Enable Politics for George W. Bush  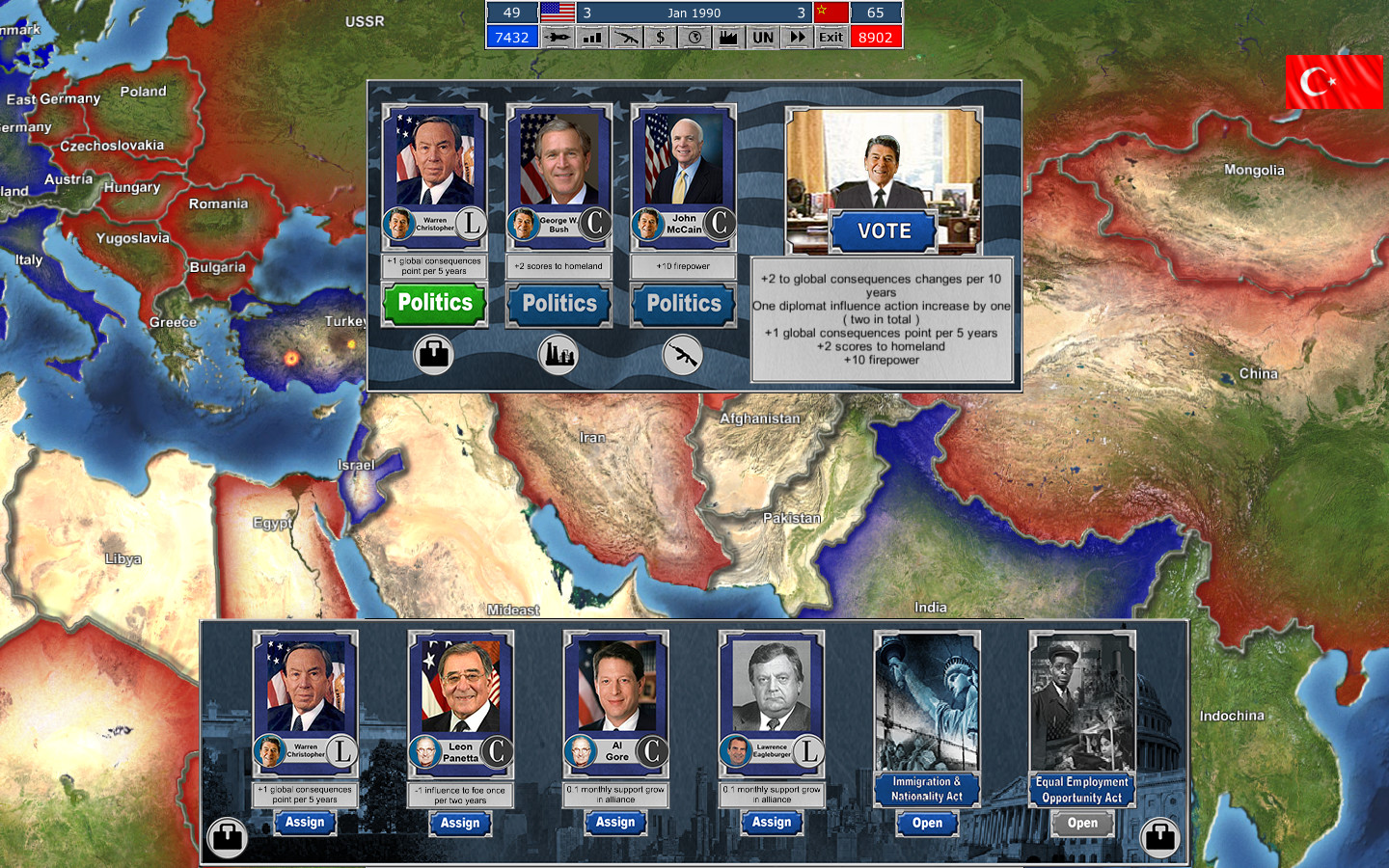tap(558, 304)
